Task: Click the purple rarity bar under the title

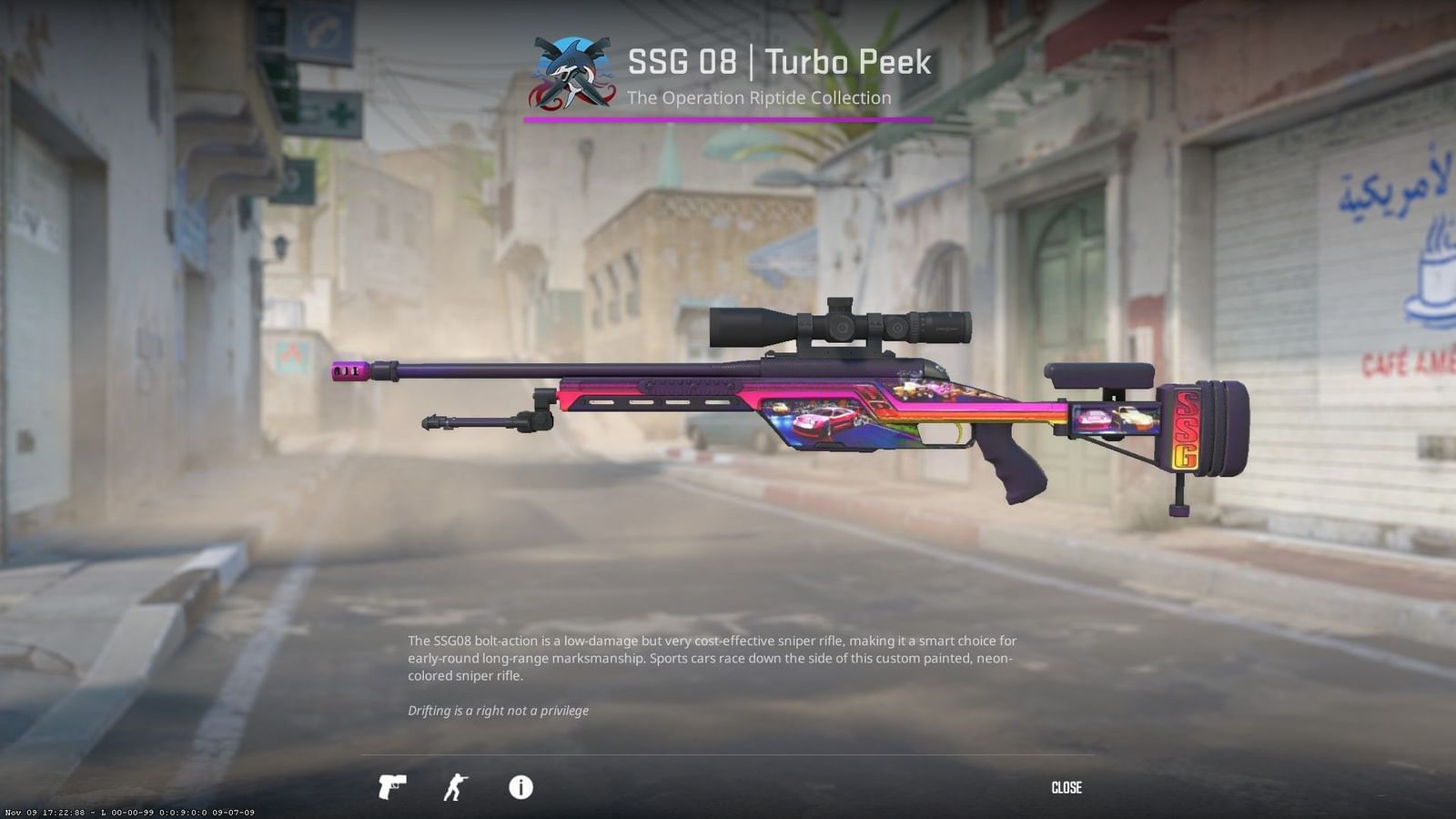Action: [x=727, y=118]
